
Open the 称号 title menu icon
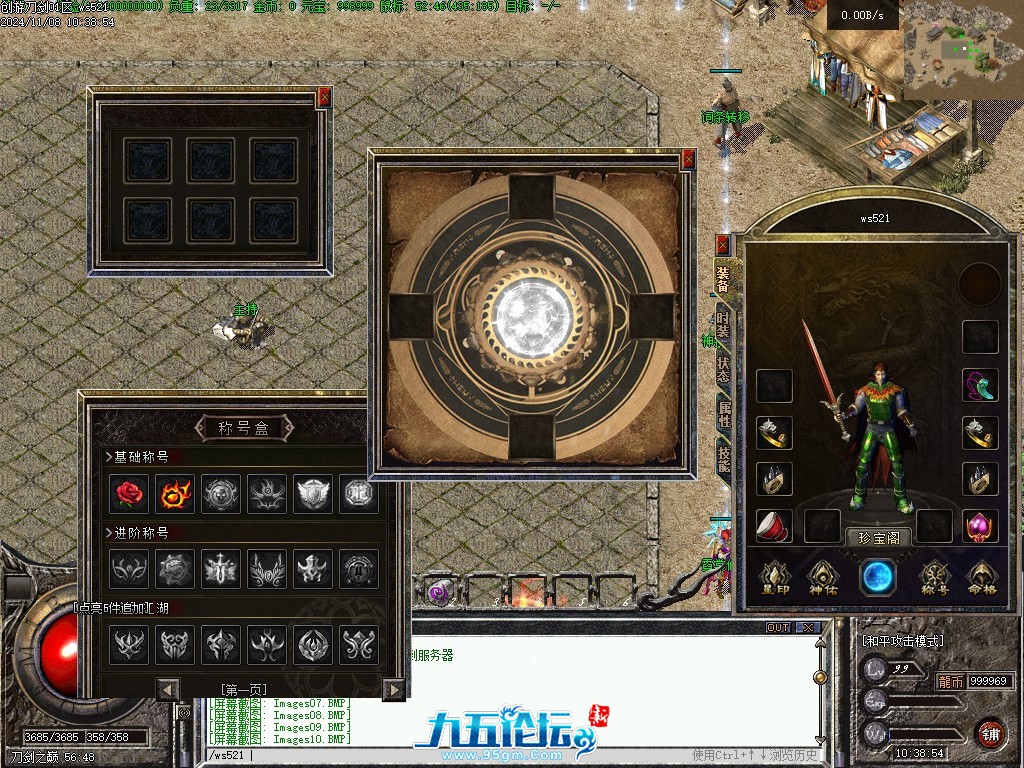tap(933, 577)
